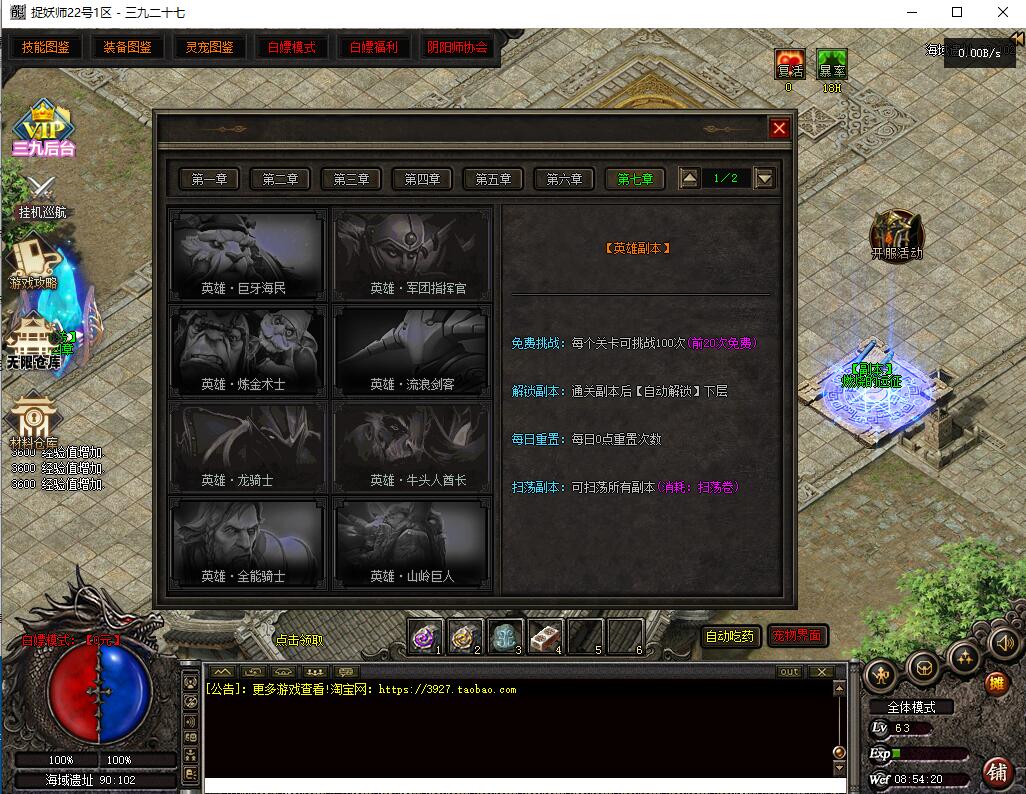1026x794 pixels.
Task: Choose the 英雄·龙骑士 dungeon tile
Action: [x=246, y=447]
